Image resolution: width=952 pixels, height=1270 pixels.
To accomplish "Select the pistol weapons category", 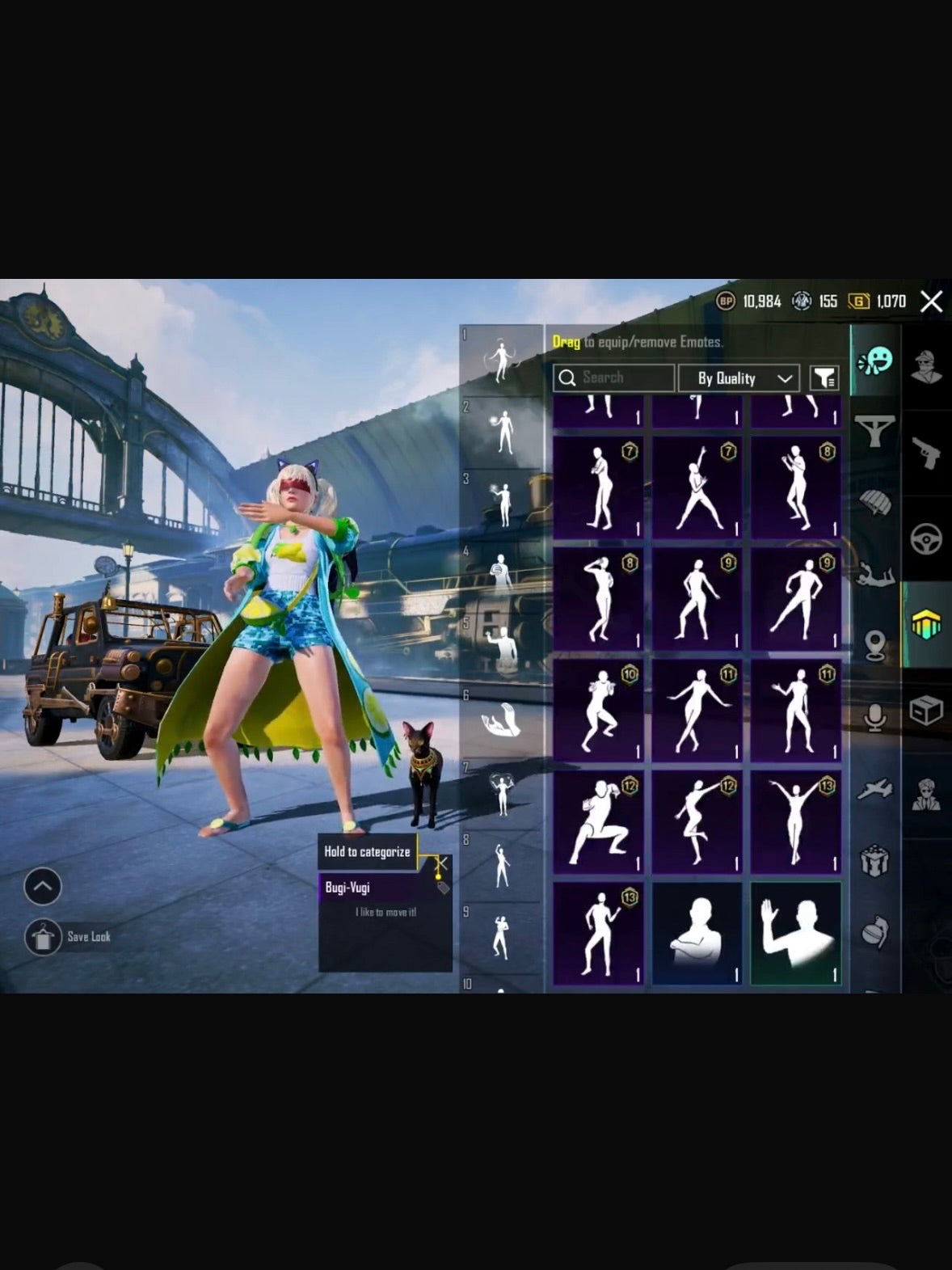I will coord(926,452).
